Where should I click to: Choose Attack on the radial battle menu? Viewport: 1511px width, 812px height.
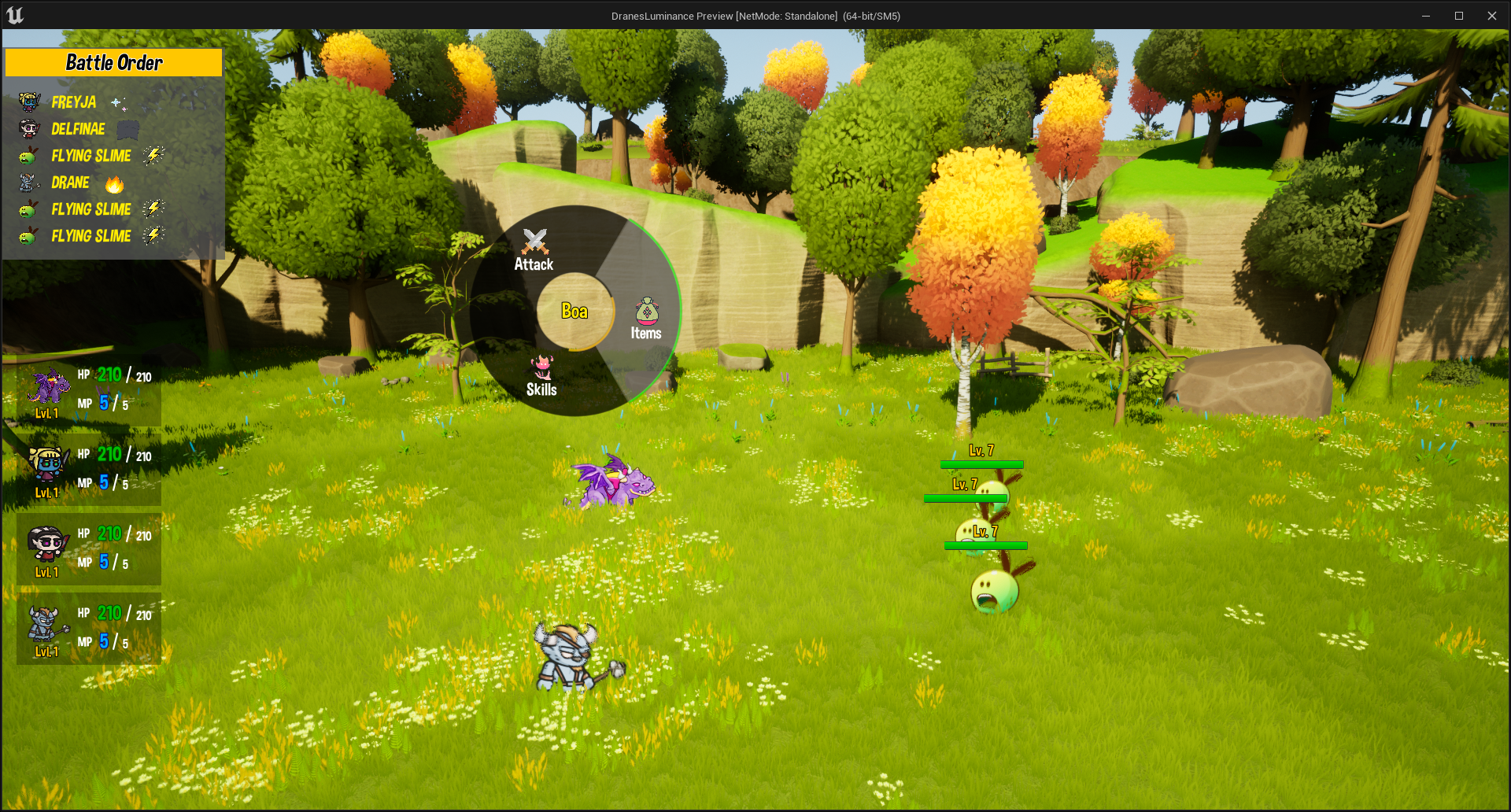[x=534, y=250]
